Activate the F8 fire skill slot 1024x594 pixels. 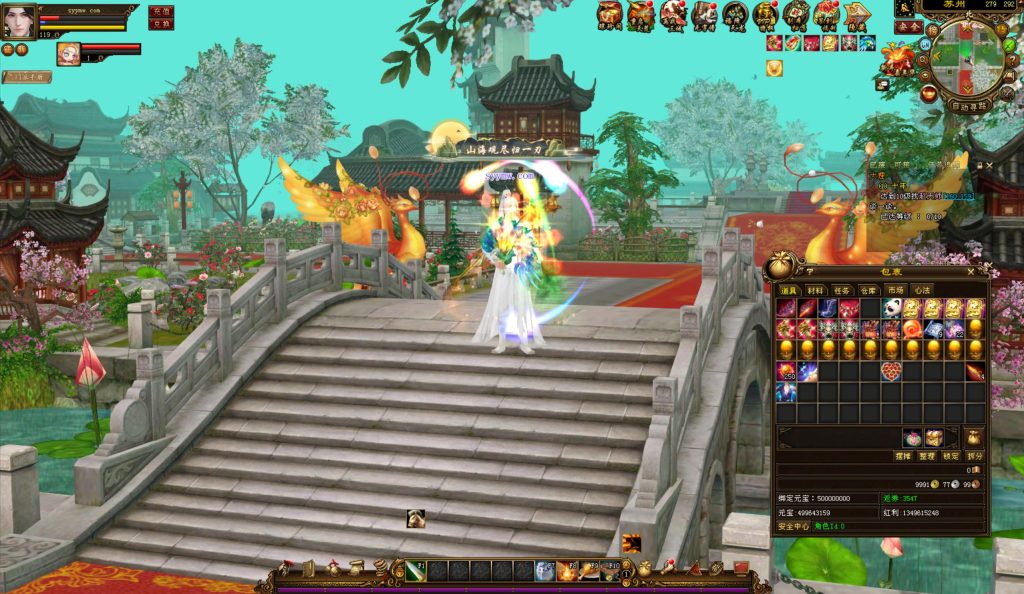pyautogui.click(x=569, y=571)
